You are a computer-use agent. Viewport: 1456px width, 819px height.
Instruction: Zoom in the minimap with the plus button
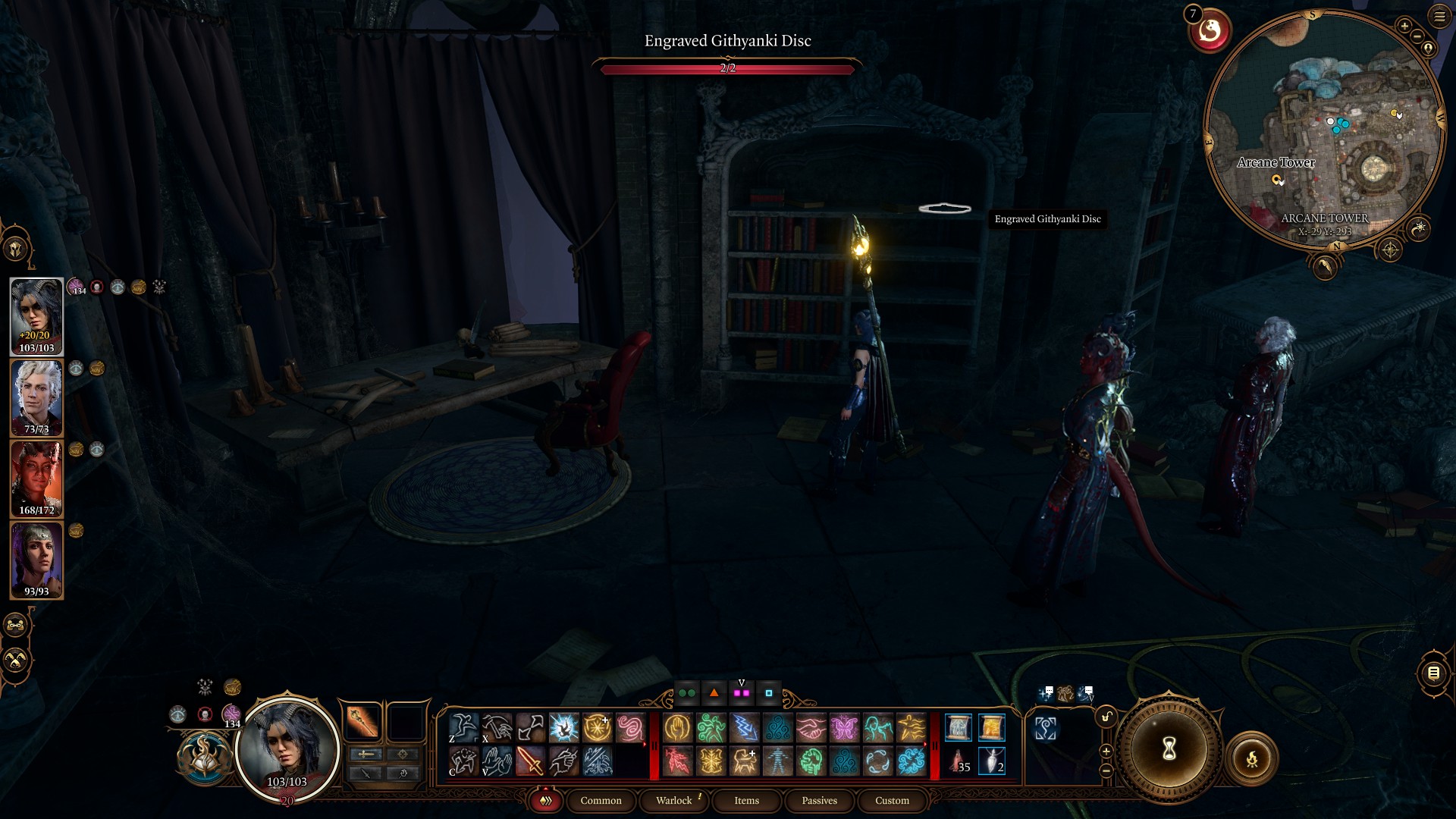pos(1404,26)
